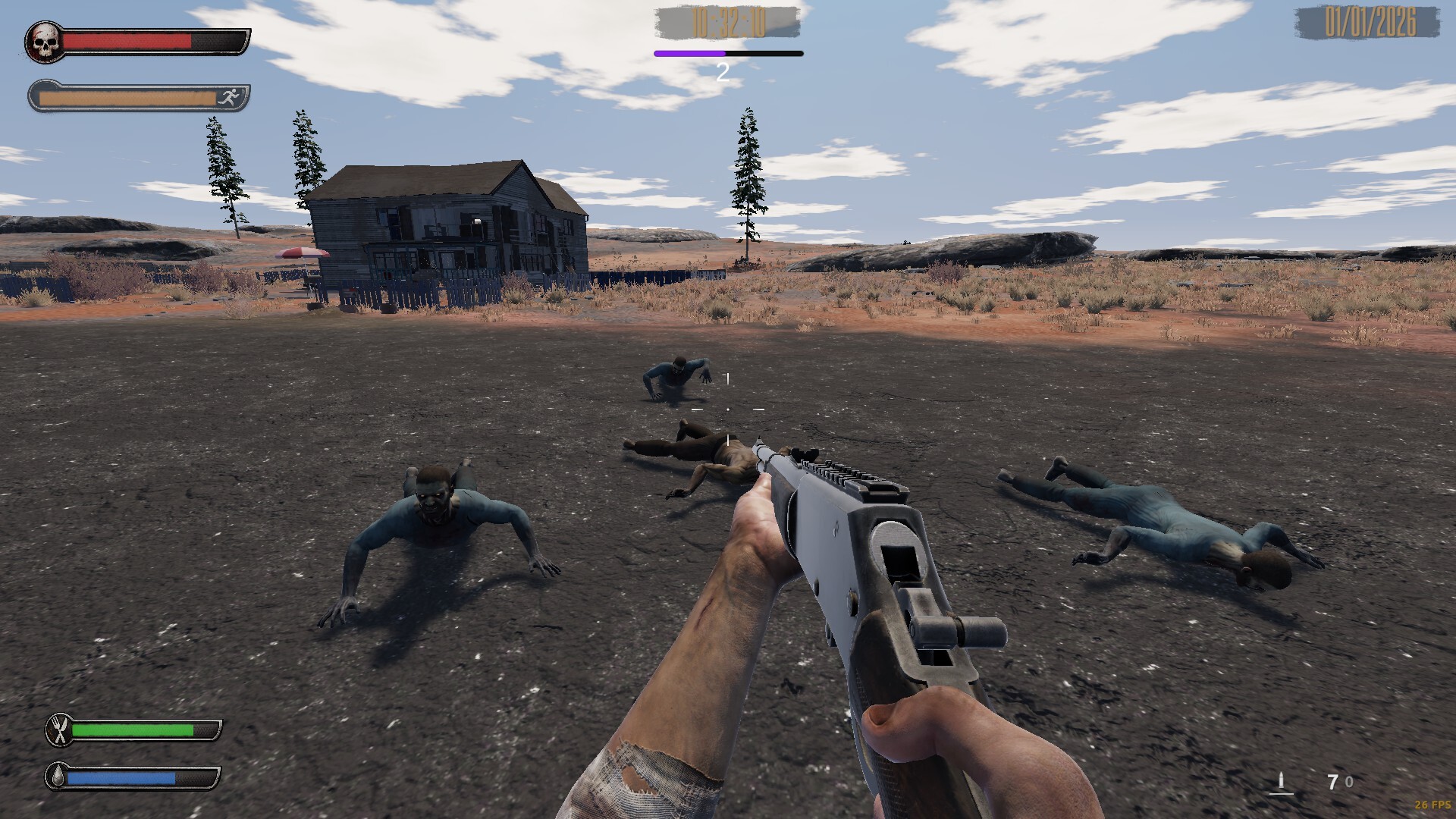Click the crosshair at screen center
The image size is (1456, 819).
(727, 409)
